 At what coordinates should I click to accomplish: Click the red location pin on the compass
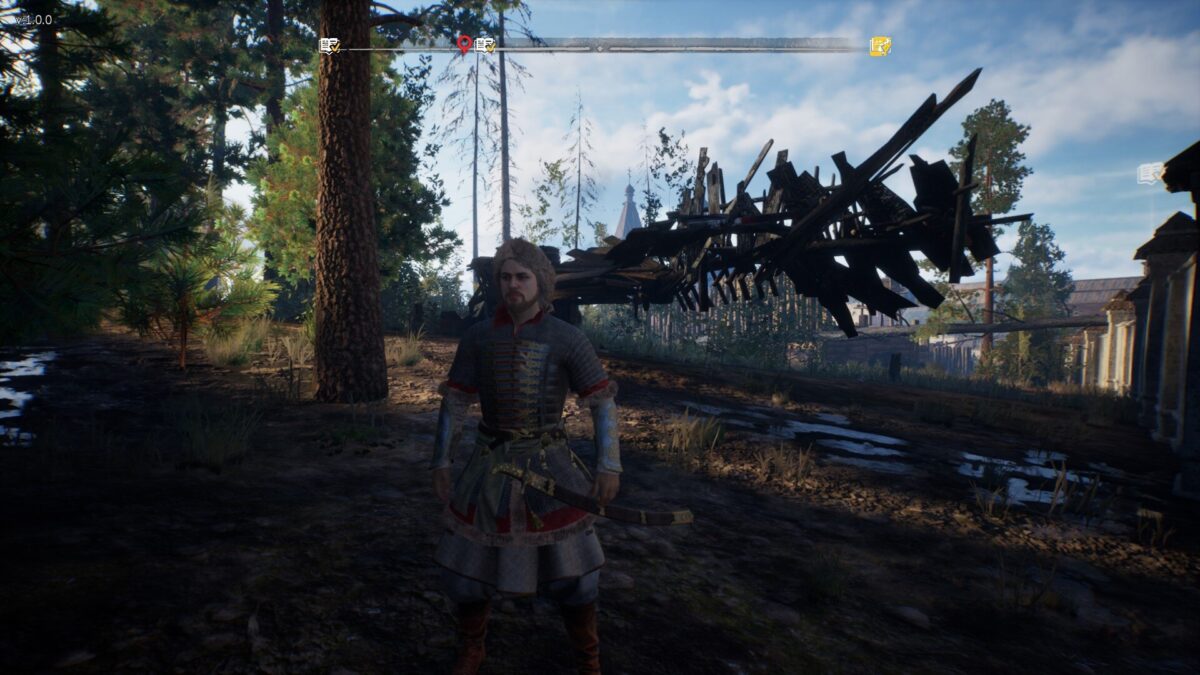pos(464,44)
